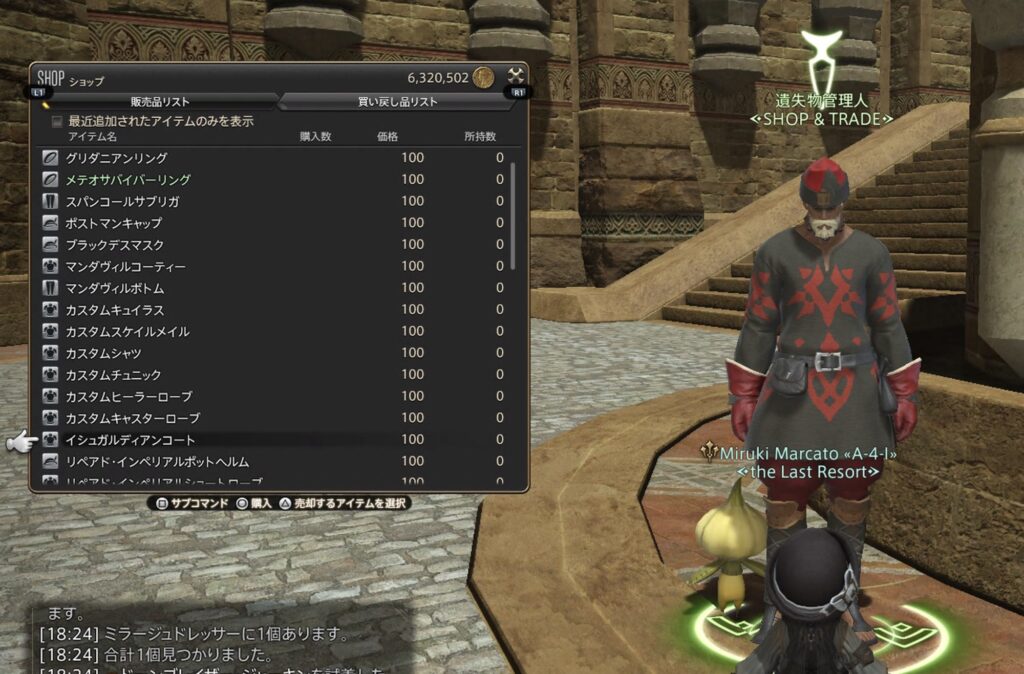Select the カスタムキャスターローブ item
Screen dimensions: 1024x674
pyautogui.click(x=132, y=418)
